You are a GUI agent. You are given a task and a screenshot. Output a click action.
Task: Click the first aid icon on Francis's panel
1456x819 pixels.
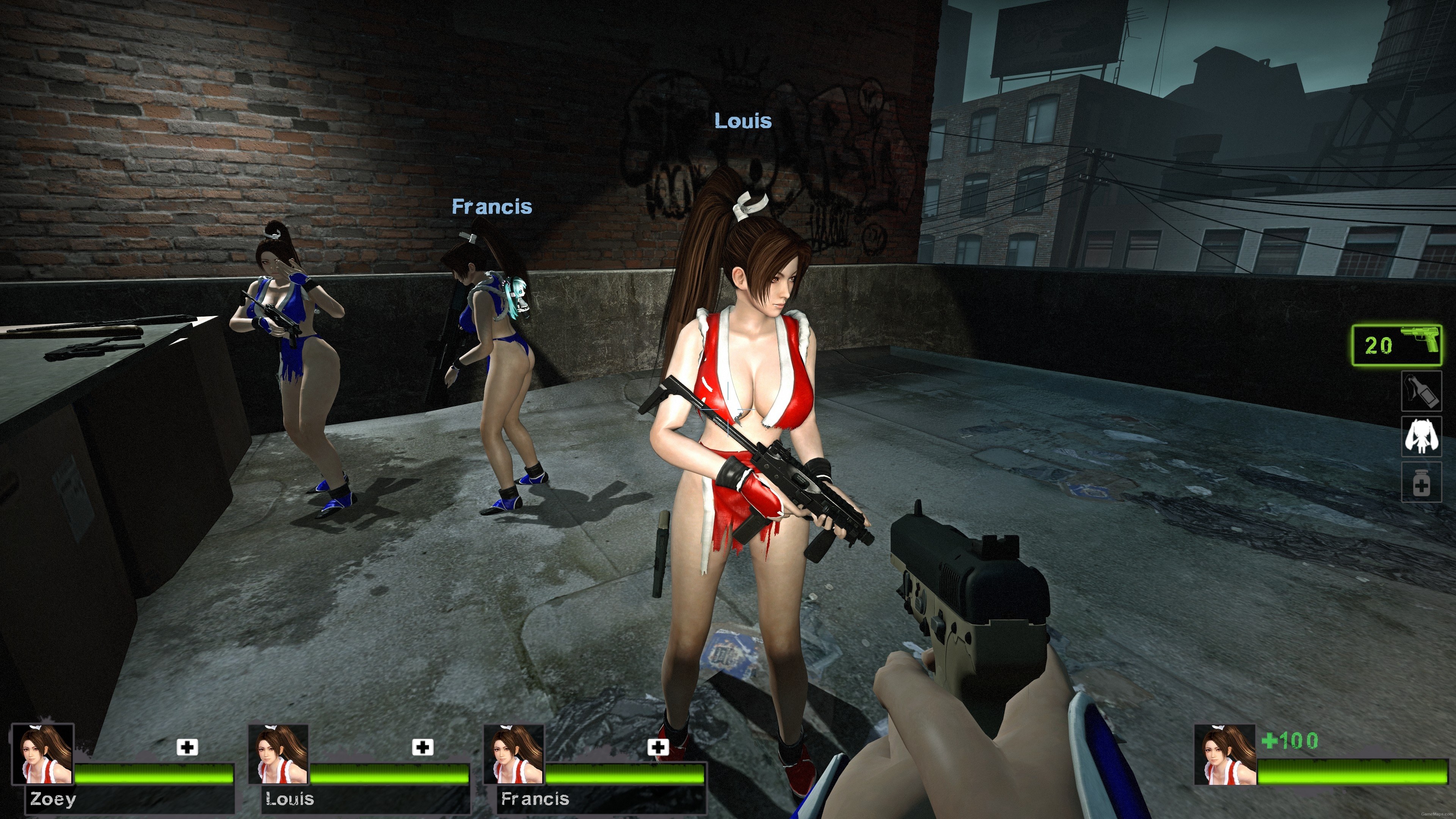(657, 748)
